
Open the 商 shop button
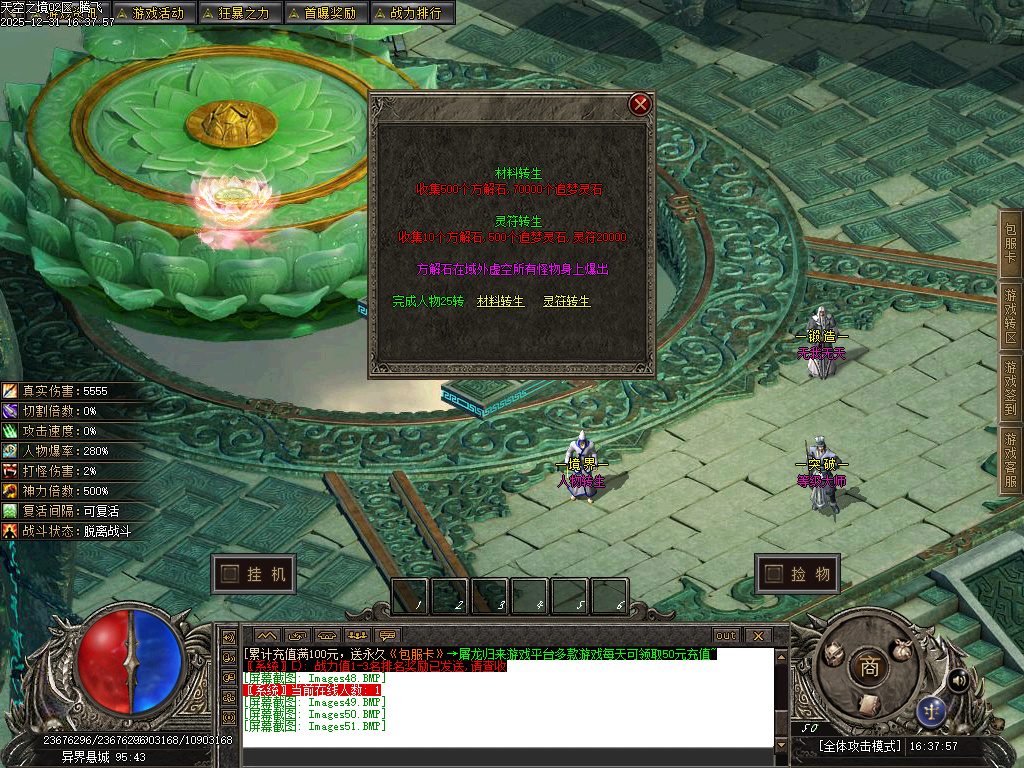pos(870,668)
